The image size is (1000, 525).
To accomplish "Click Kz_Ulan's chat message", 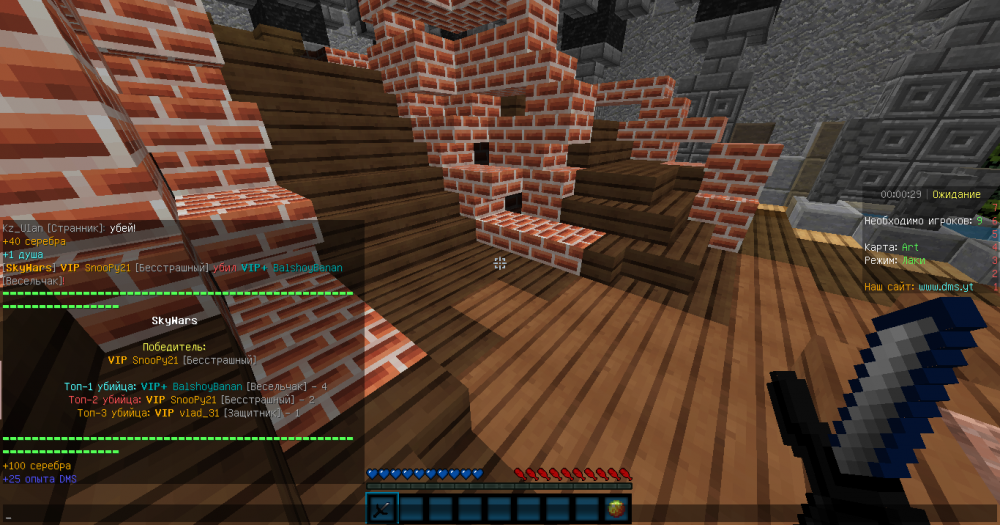I will click(x=69, y=228).
